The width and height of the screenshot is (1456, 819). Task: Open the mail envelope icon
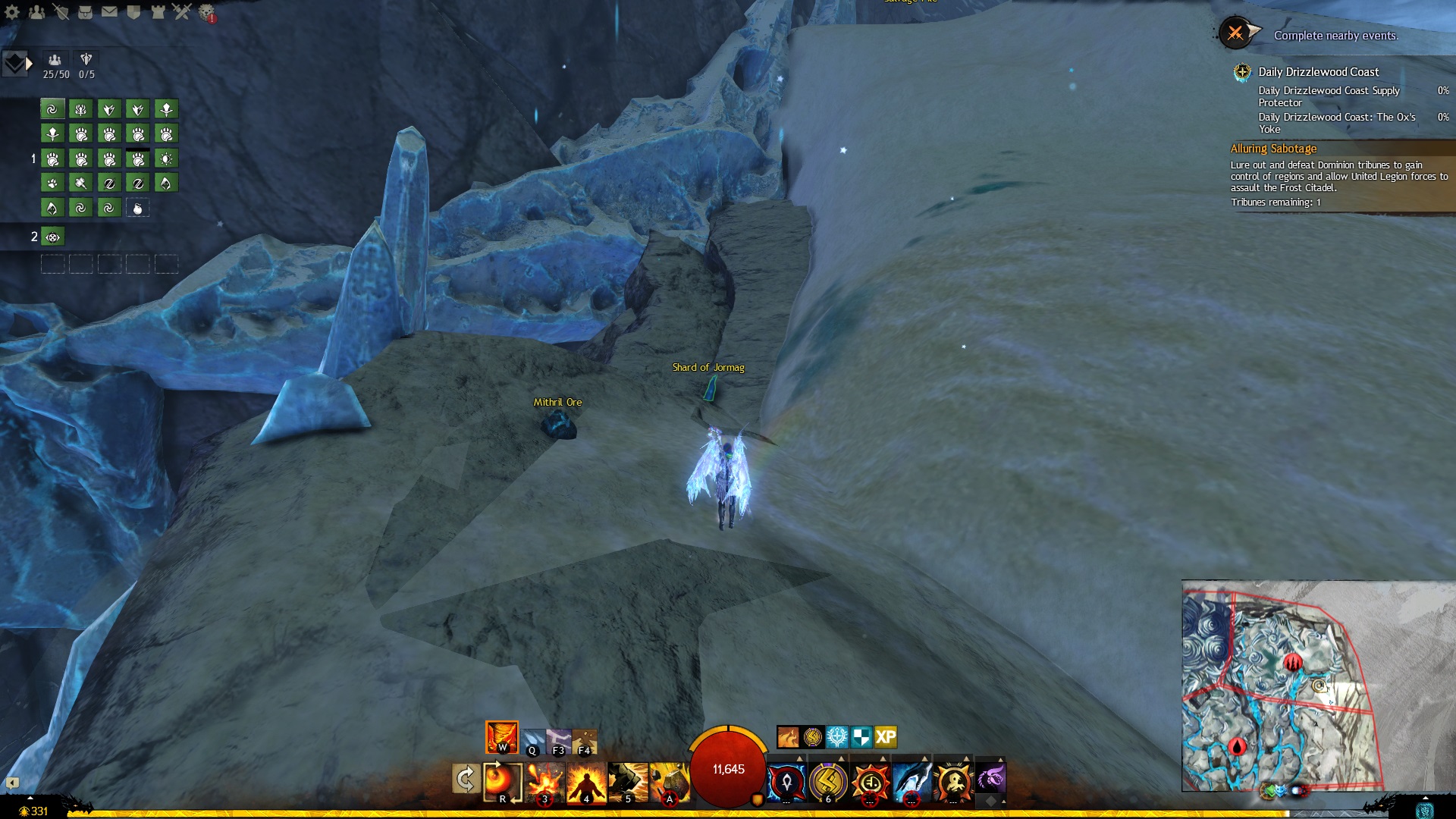click(109, 12)
